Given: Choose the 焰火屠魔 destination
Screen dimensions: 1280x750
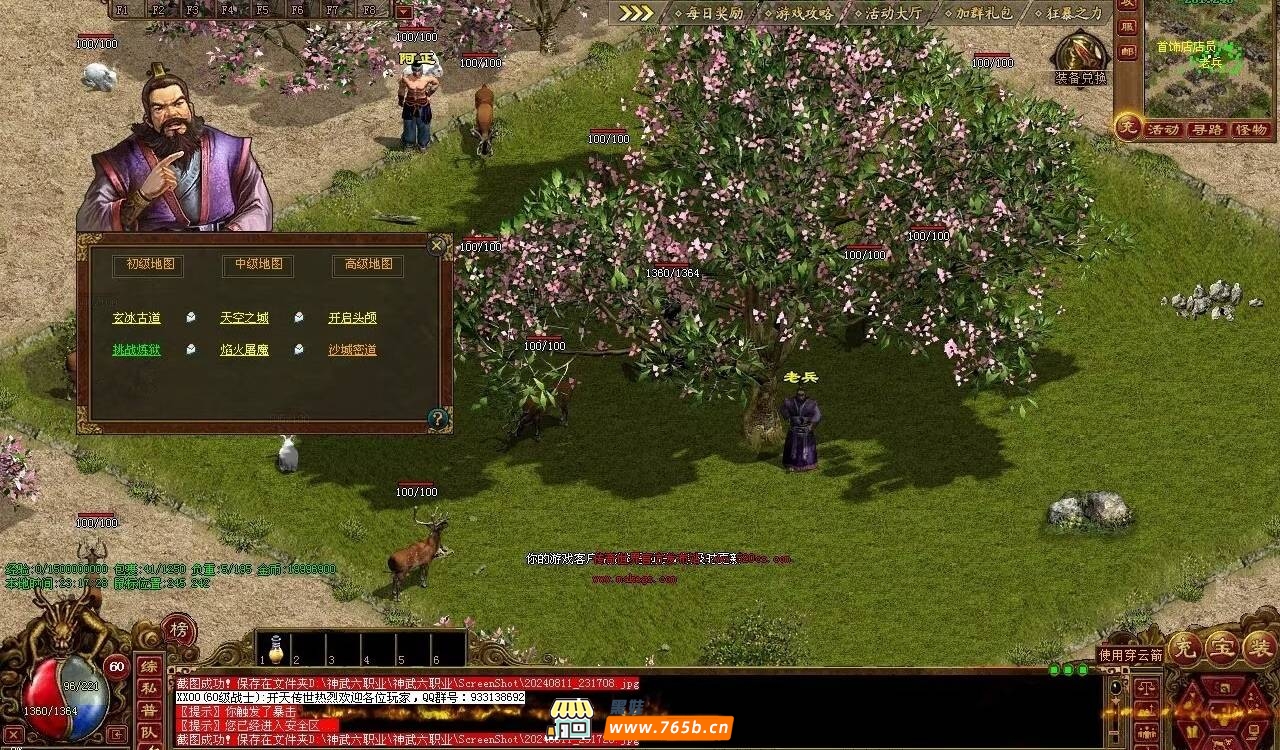Looking at the screenshot, I should point(244,350).
